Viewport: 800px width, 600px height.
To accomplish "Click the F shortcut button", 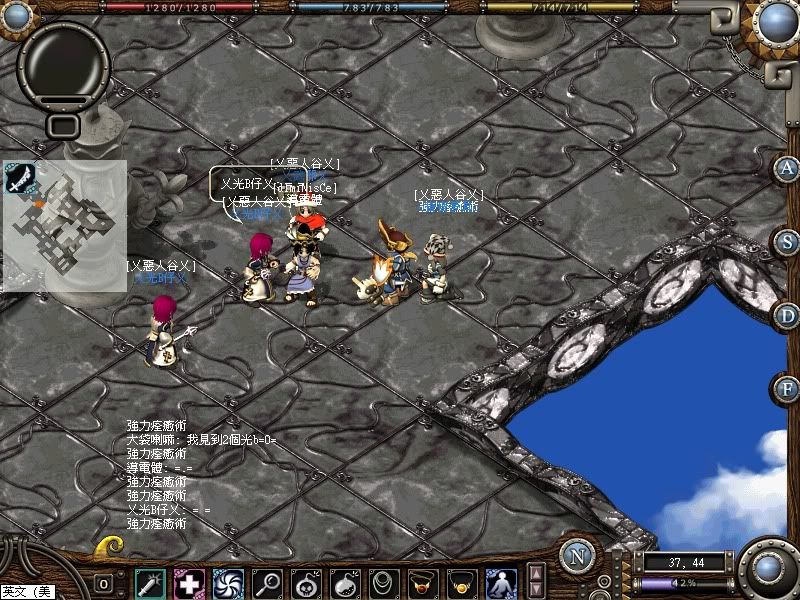I will pyautogui.click(x=787, y=388).
